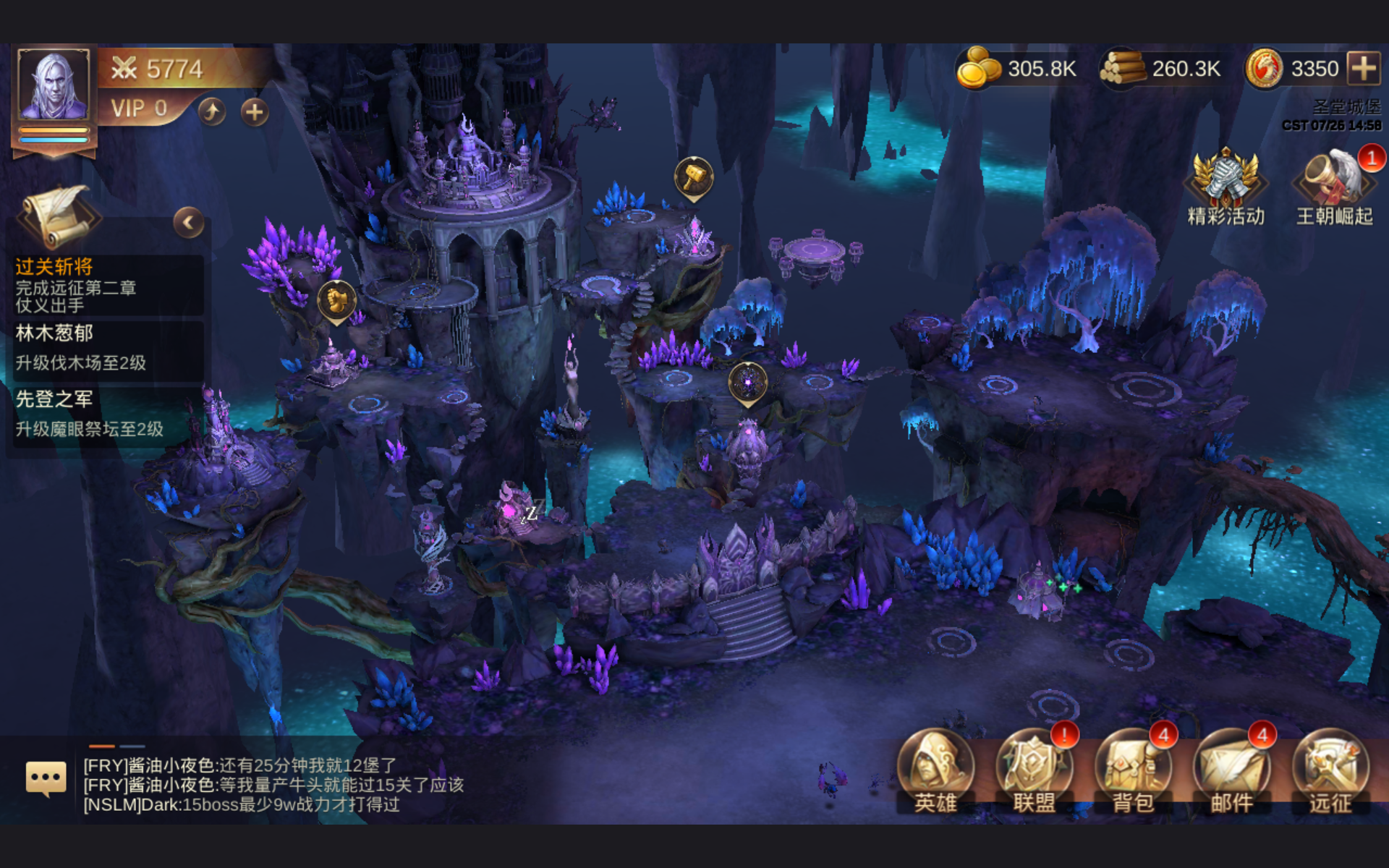Open the 英雄 heroes menu
This screenshot has width=1389, height=868.
[935, 772]
